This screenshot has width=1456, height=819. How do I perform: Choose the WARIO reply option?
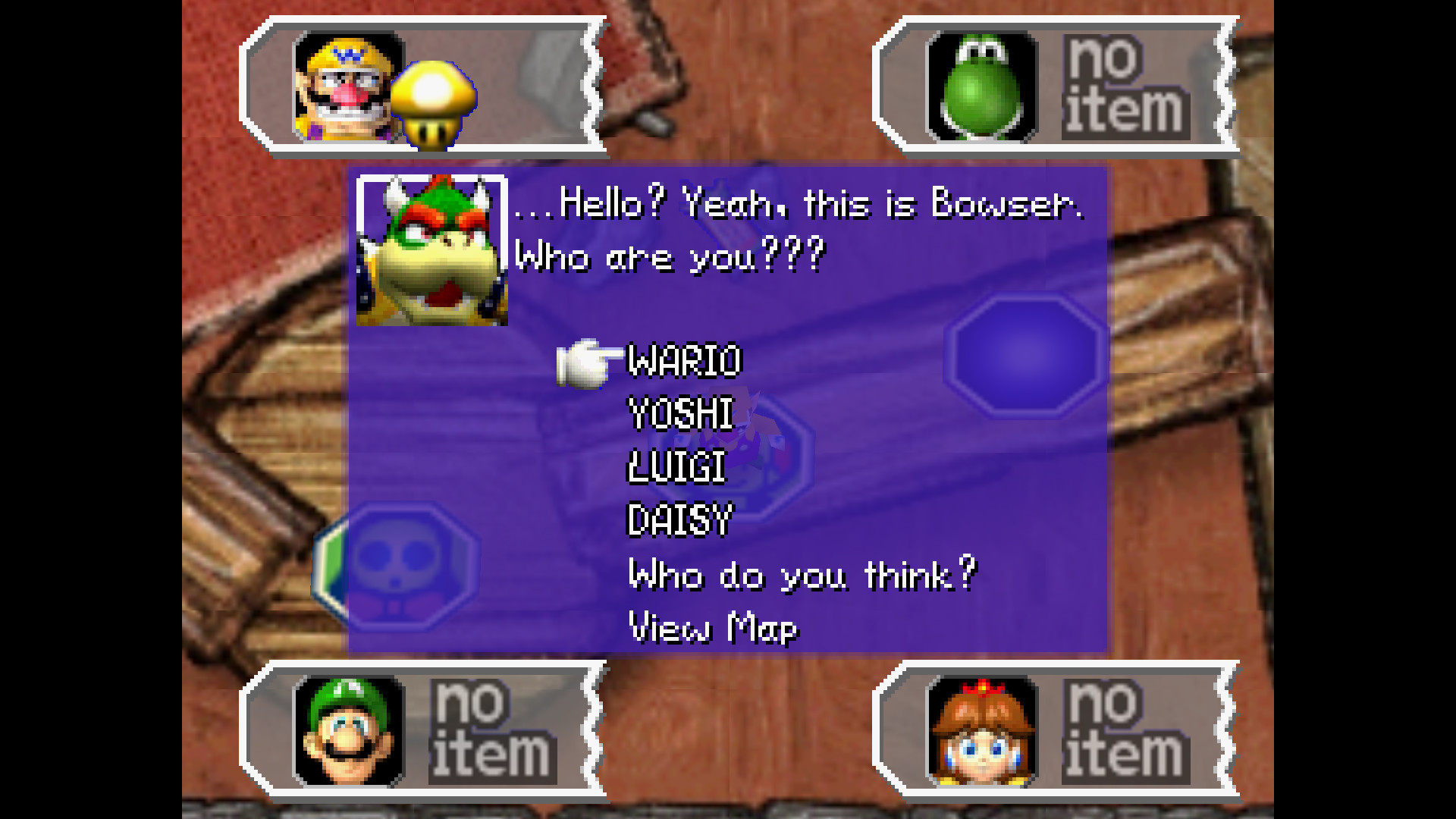pos(684,361)
